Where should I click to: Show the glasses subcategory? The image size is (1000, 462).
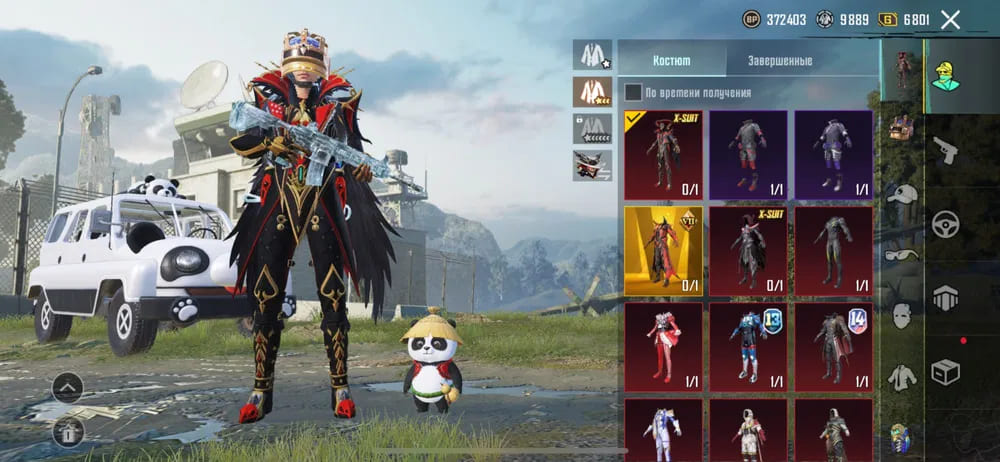point(902,254)
